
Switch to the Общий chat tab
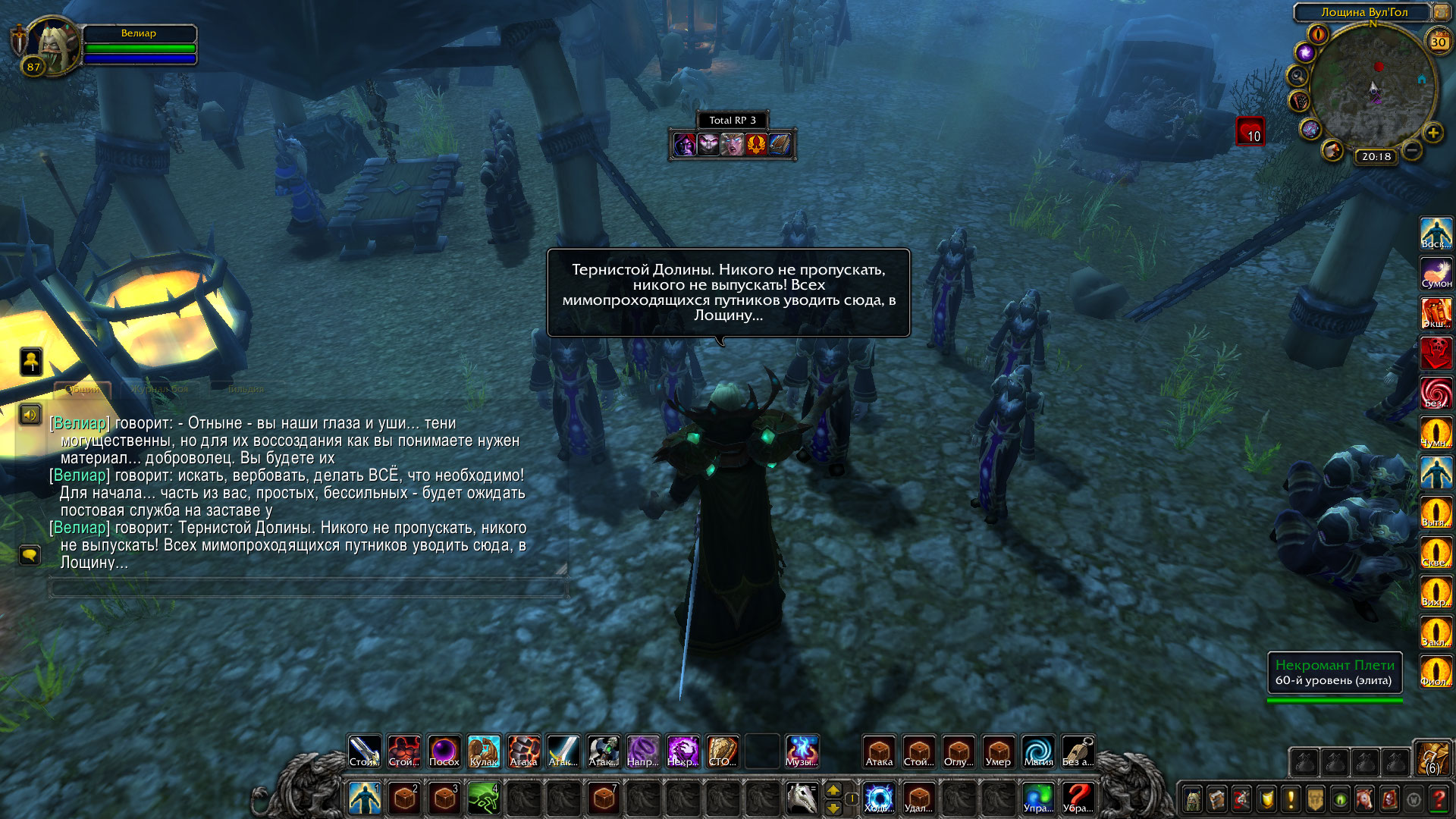click(x=83, y=390)
